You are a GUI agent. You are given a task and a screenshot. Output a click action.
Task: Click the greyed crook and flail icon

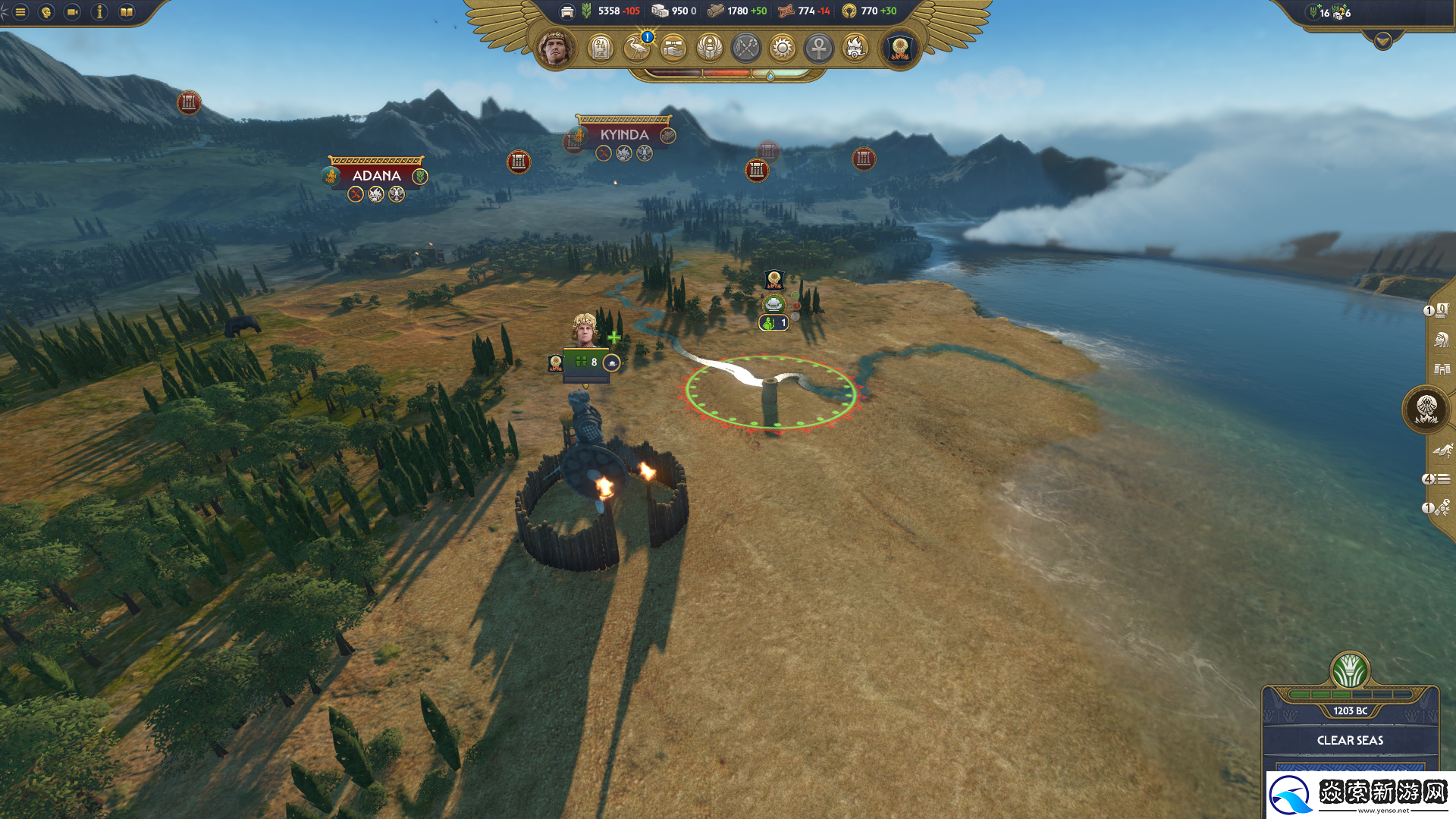coord(746,49)
